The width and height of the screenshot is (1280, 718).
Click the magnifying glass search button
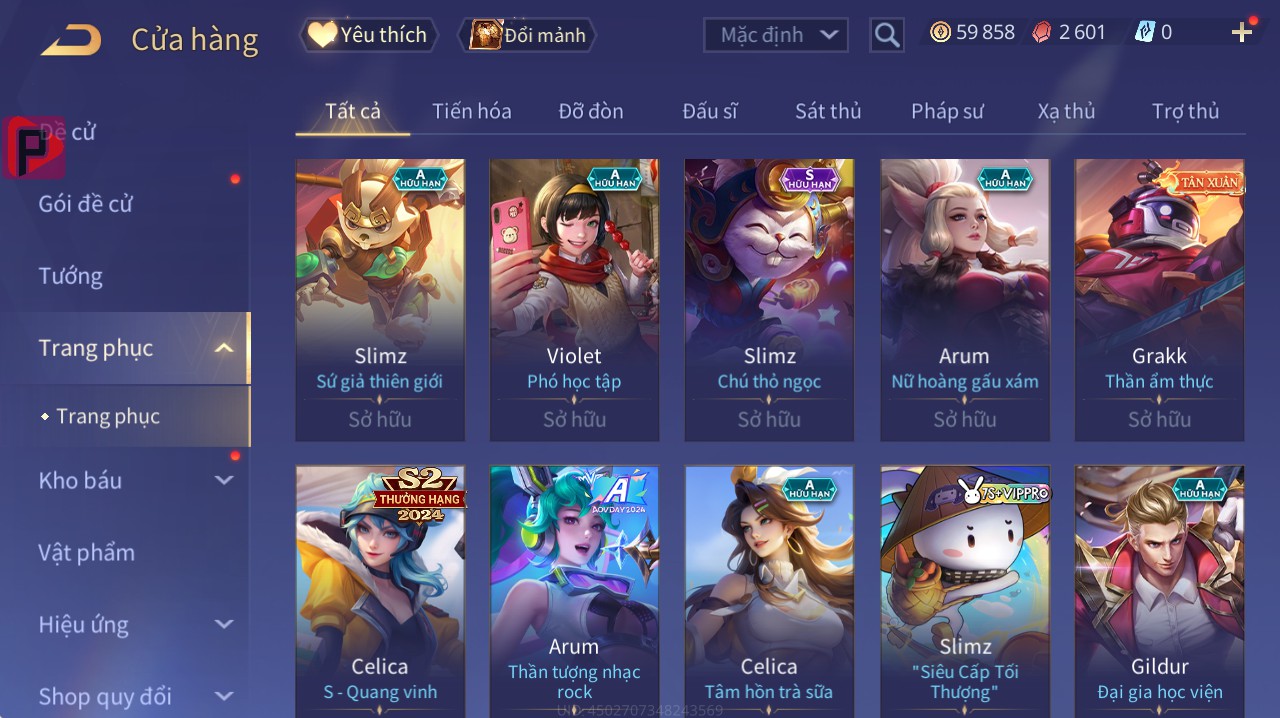pos(887,35)
